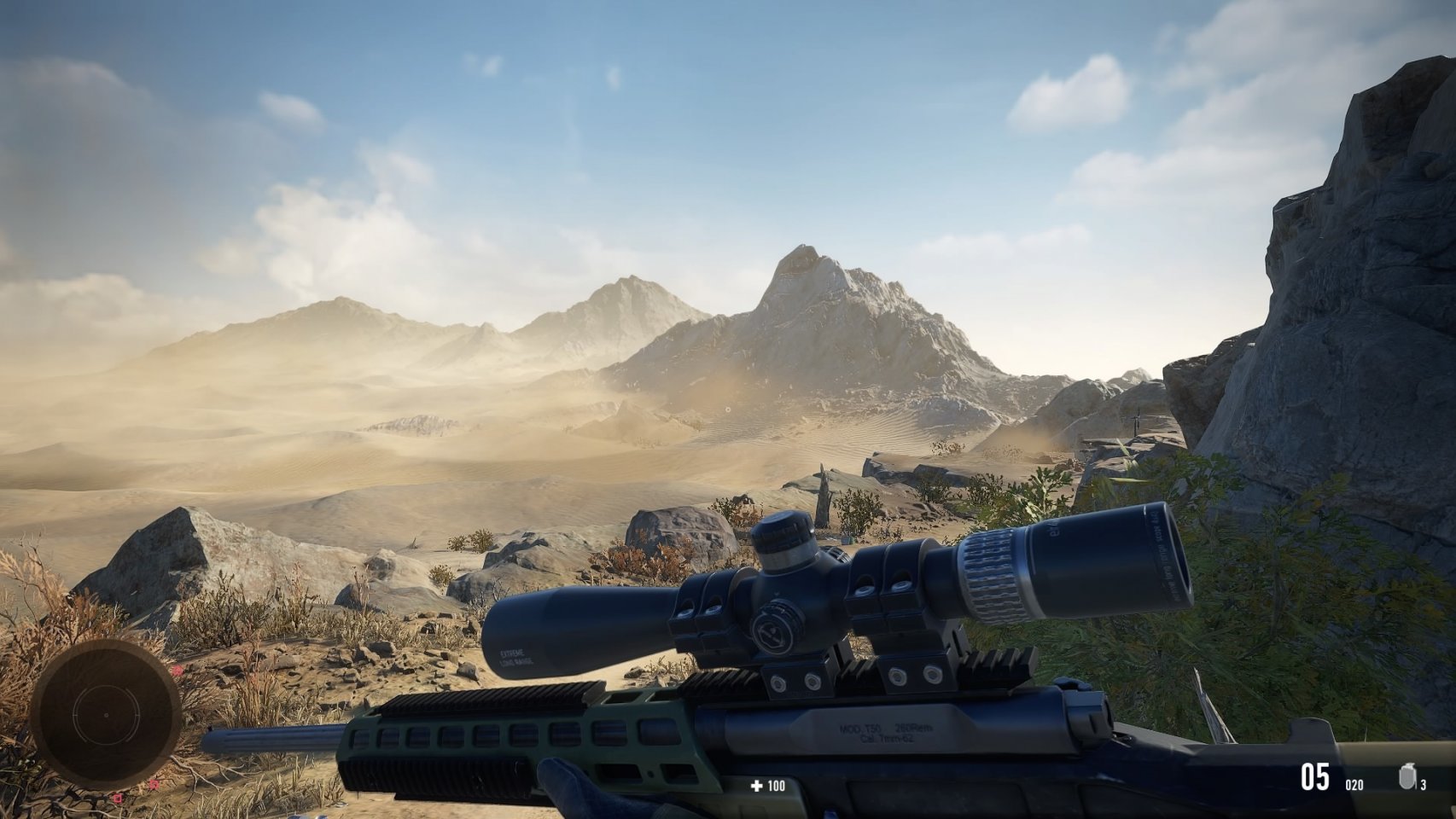The width and height of the screenshot is (1456, 819).
Task: Select the grenade icon
Action: coord(1406,777)
